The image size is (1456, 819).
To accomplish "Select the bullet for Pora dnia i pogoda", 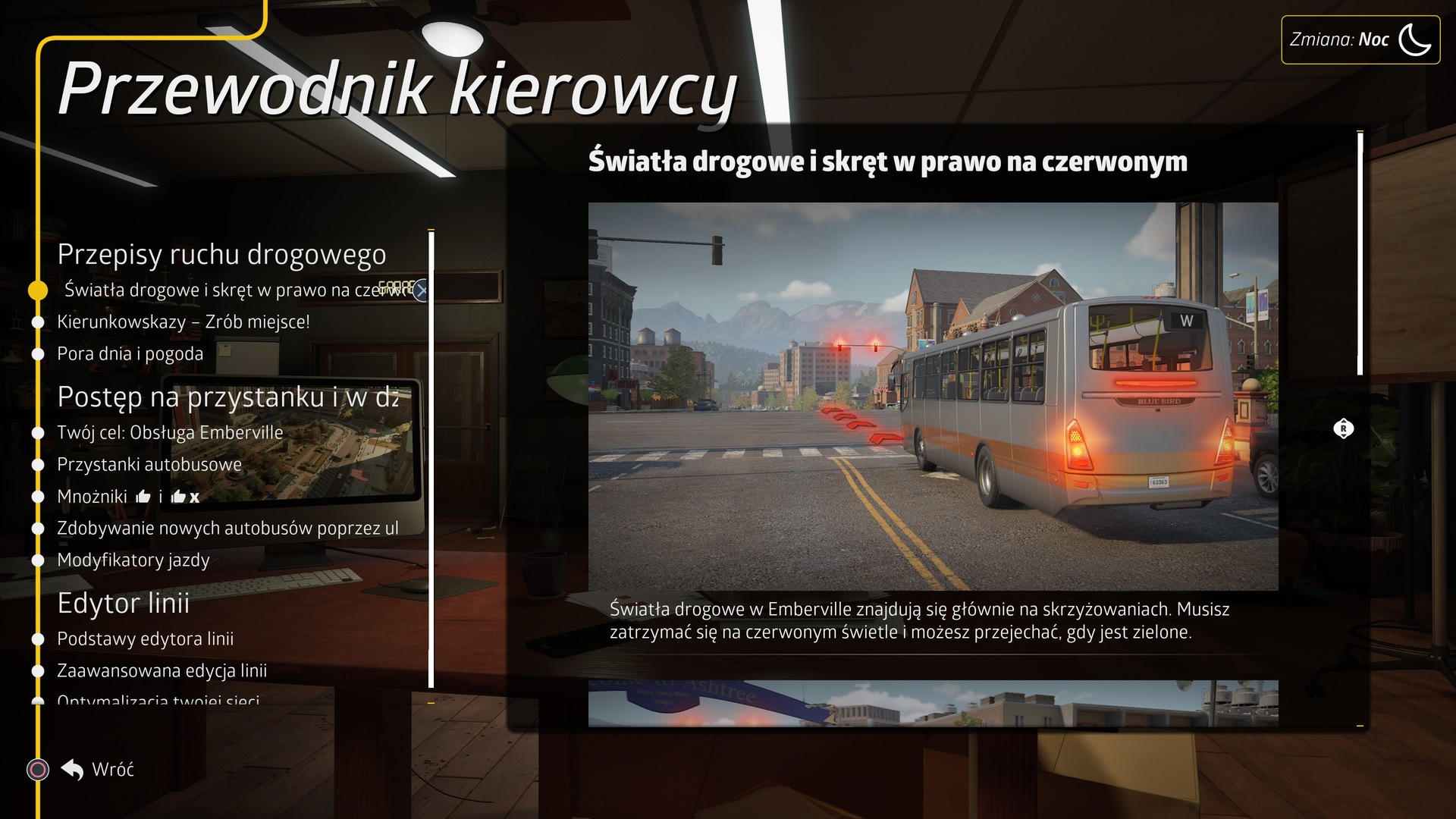I will [37, 353].
